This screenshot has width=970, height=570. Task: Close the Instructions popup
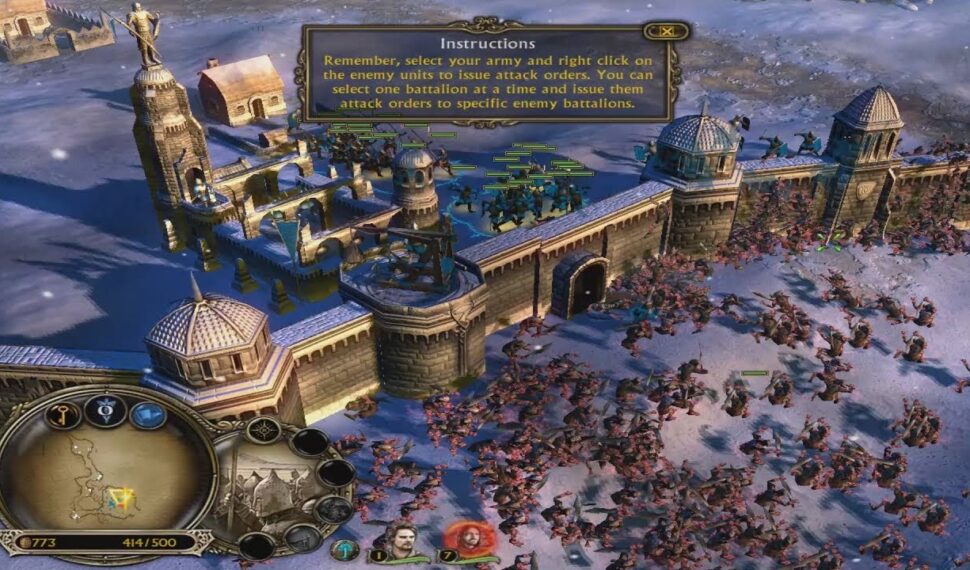(x=667, y=31)
